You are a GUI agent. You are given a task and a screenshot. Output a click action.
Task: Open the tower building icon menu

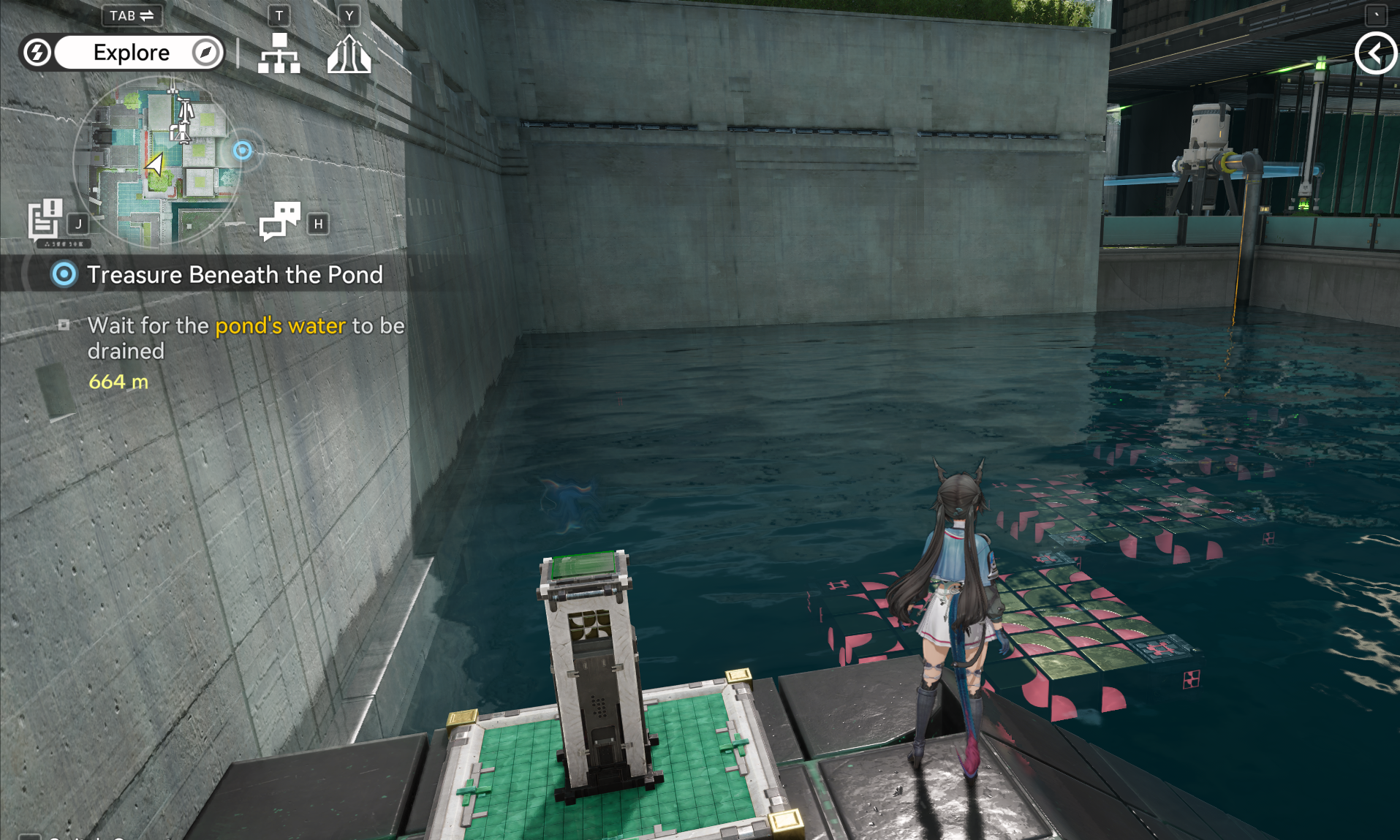pos(349,55)
